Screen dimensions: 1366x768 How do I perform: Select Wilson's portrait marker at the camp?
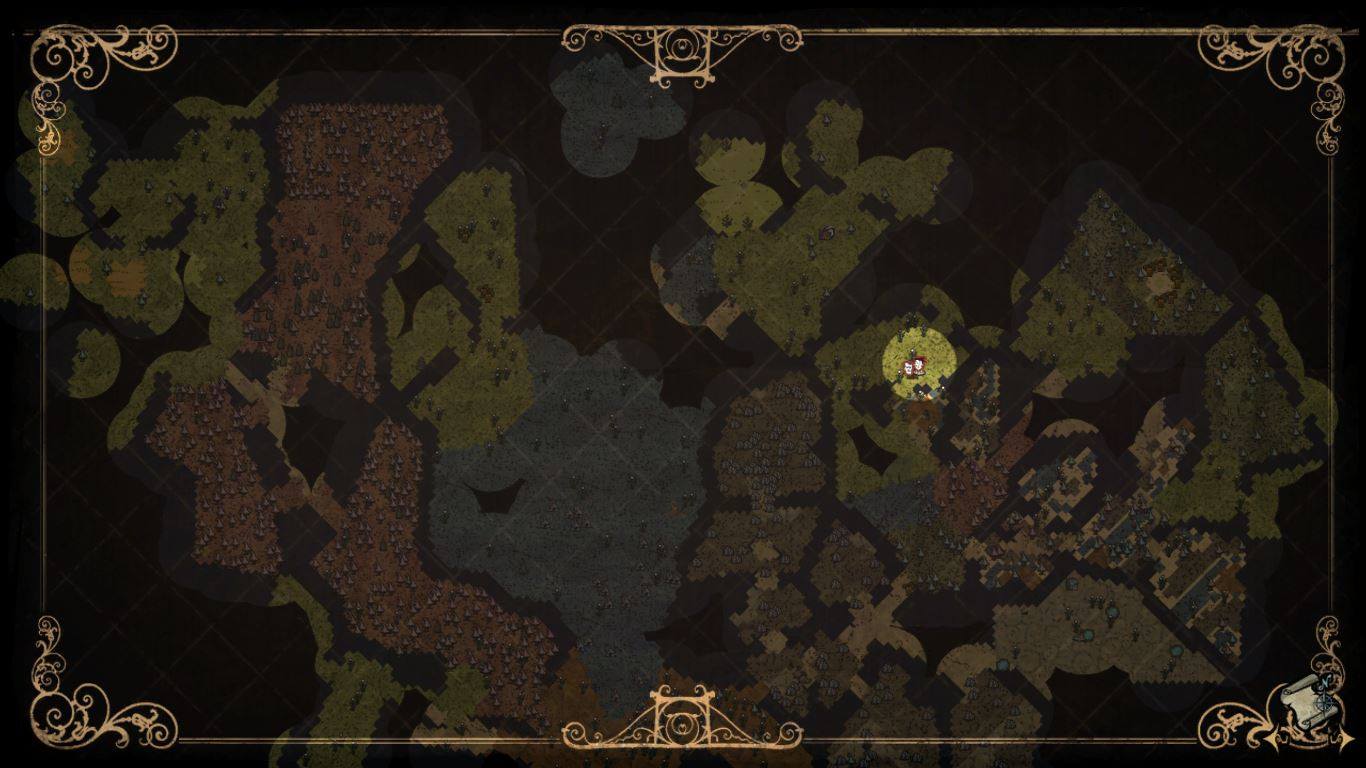[908, 366]
